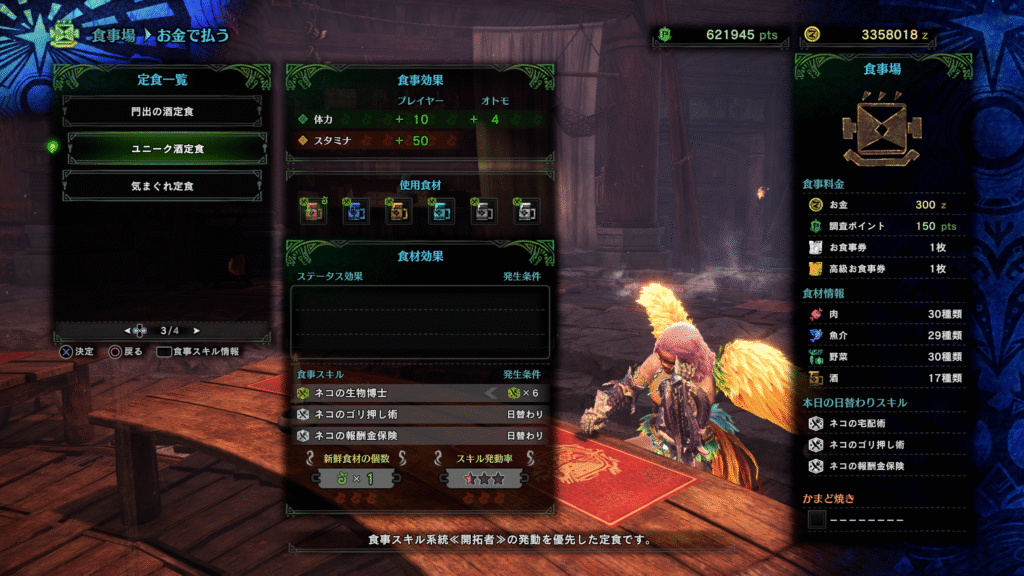Highlight the ネコの生物博士 food skill row
1024x576 pixels.
[x=420, y=393]
